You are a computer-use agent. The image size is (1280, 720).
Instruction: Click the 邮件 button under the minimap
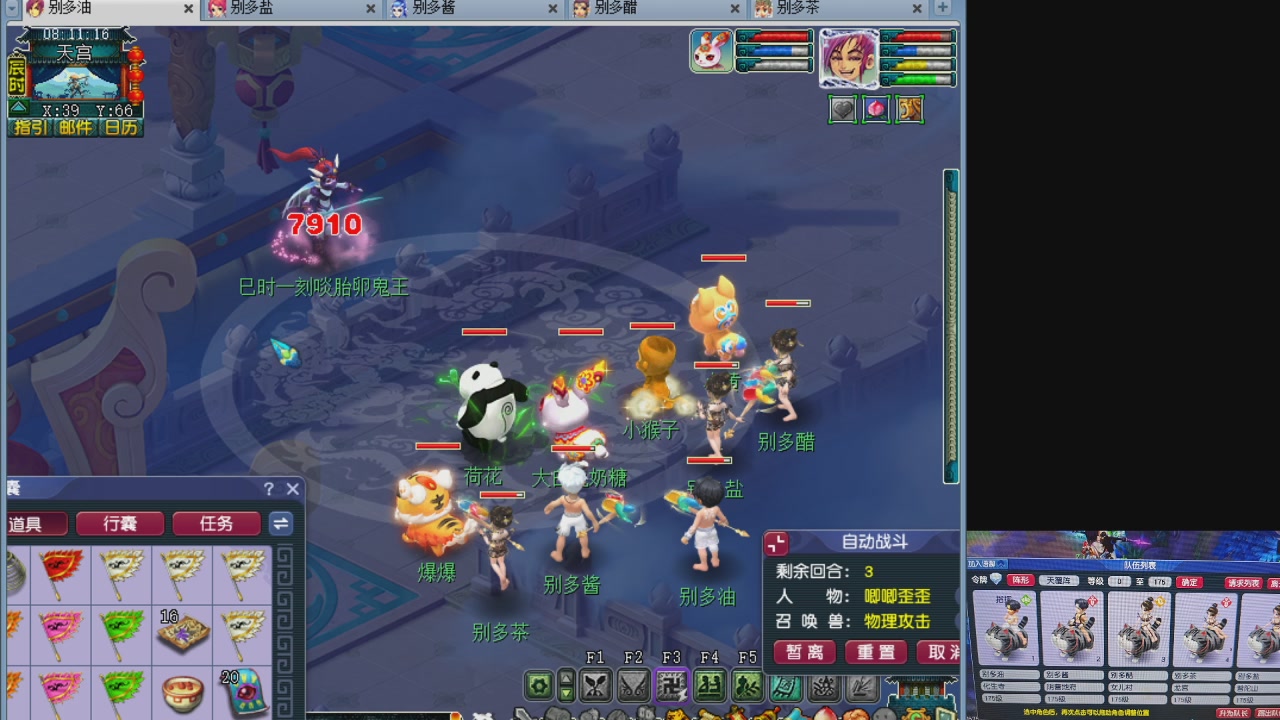click(x=75, y=127)
